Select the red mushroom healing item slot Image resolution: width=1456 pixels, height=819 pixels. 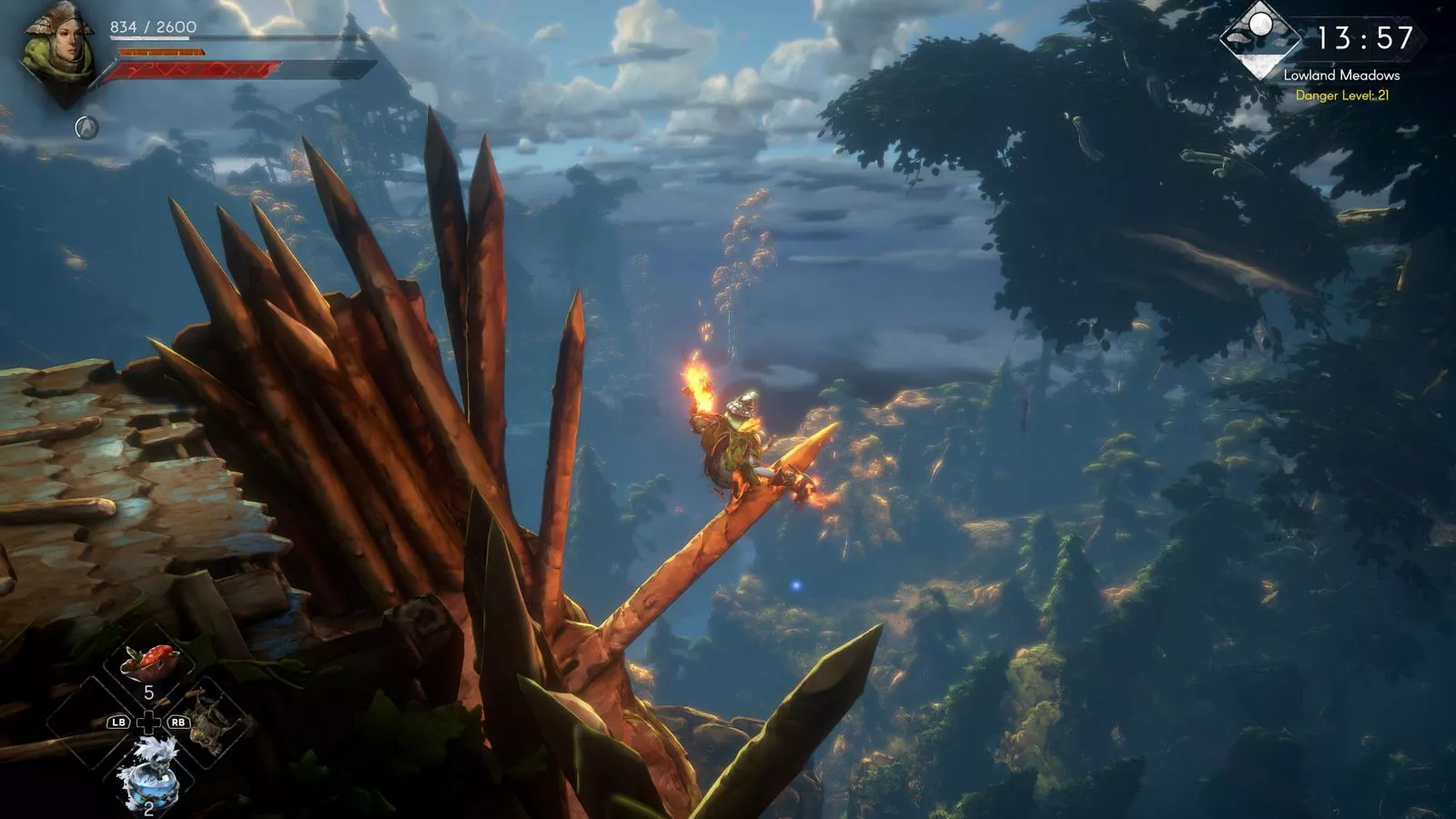(149, 660)
